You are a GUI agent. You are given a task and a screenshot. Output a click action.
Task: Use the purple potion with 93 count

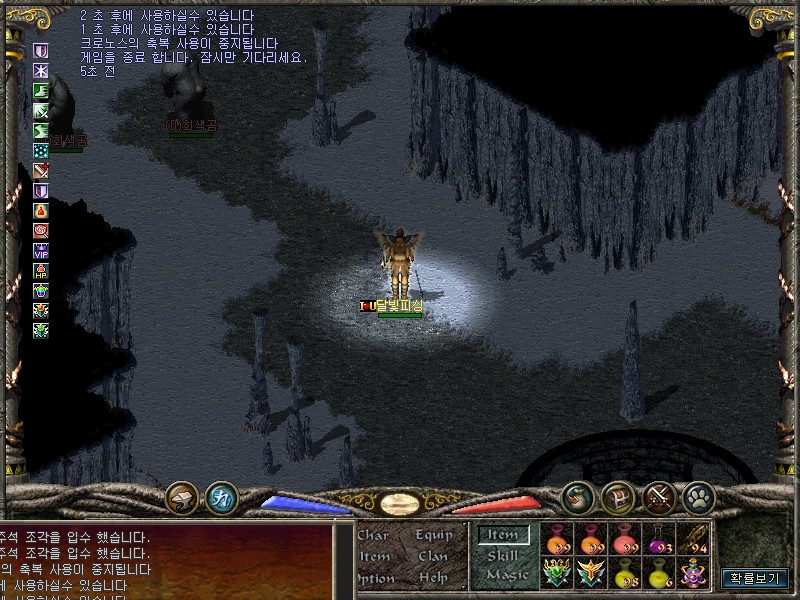coord(659,539)
